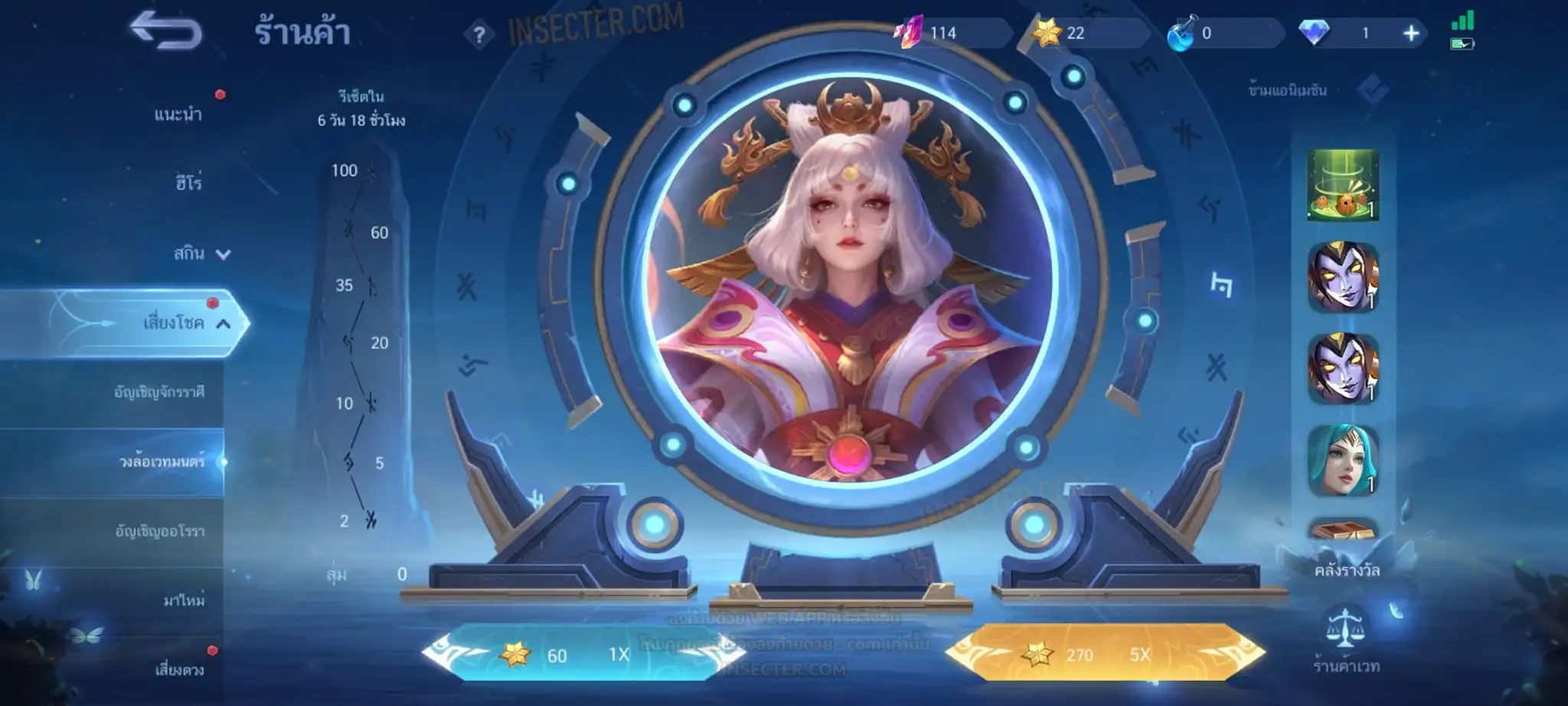Go back using the return arrow

[165, 32]
